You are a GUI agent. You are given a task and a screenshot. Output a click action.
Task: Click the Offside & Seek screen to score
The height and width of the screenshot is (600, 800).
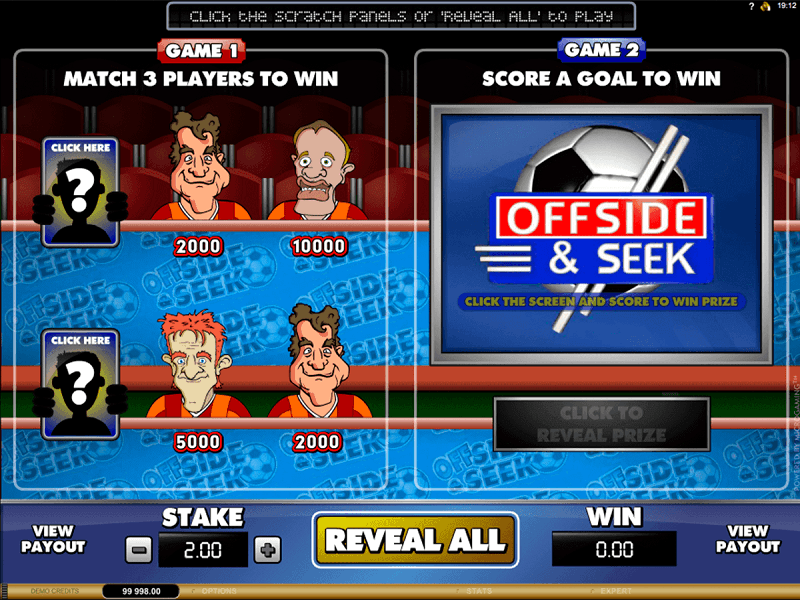pyautogui.click(x=601, y=236)
